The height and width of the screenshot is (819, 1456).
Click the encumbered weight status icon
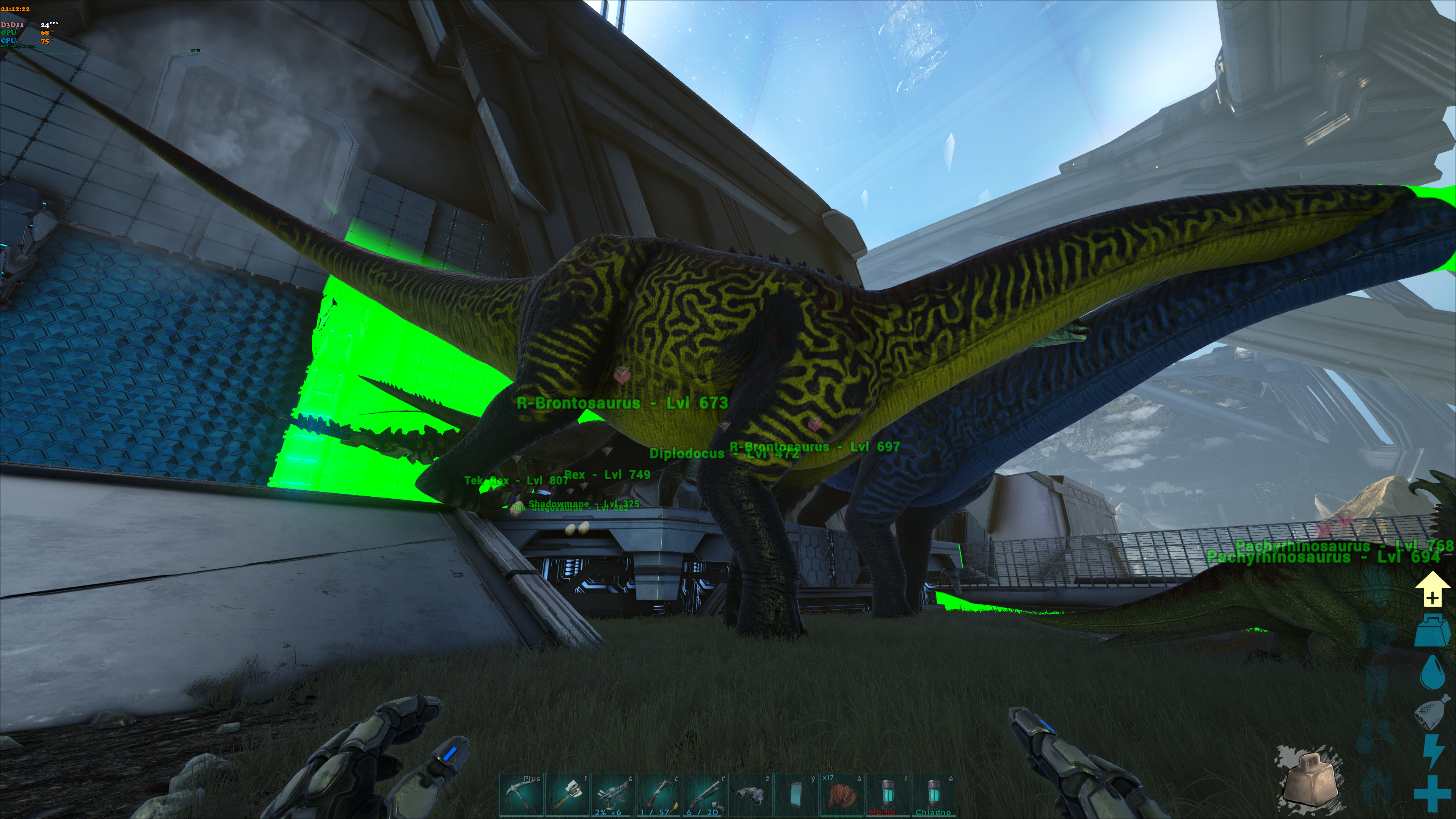point(1432,631)
